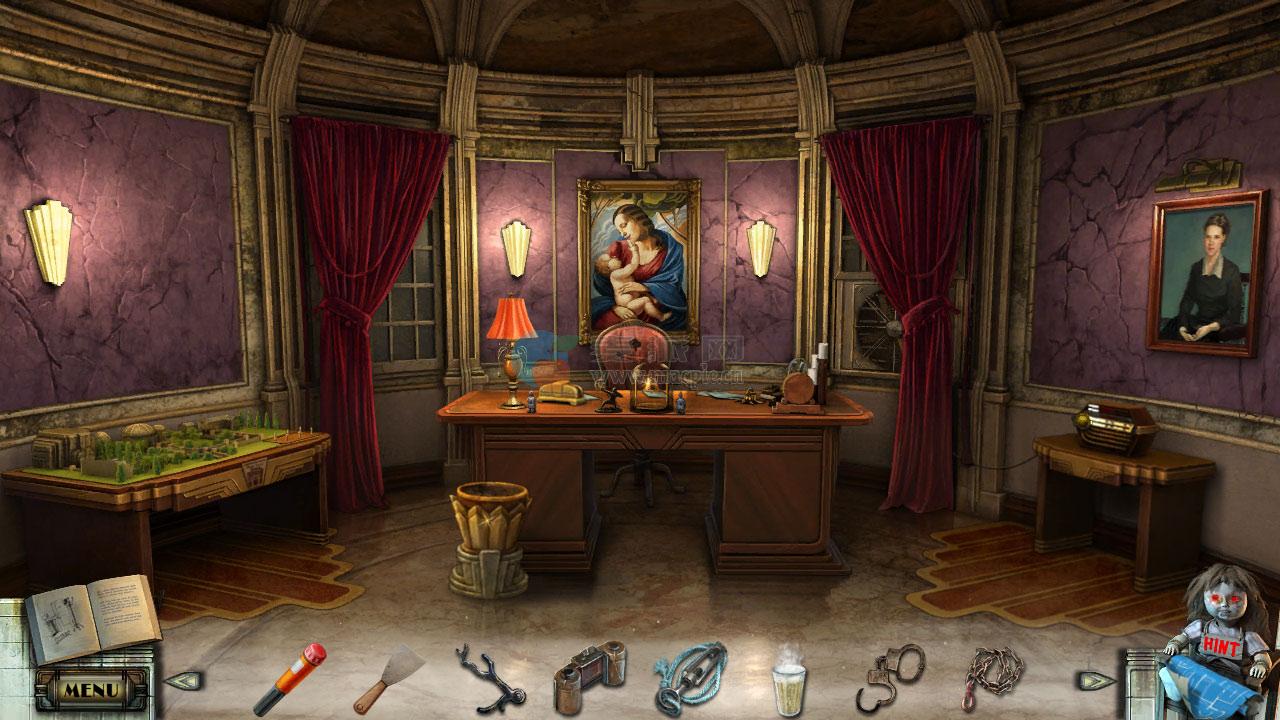Open the MENU button
This screenshot has width=1280, height=720.
pos(91,689)
